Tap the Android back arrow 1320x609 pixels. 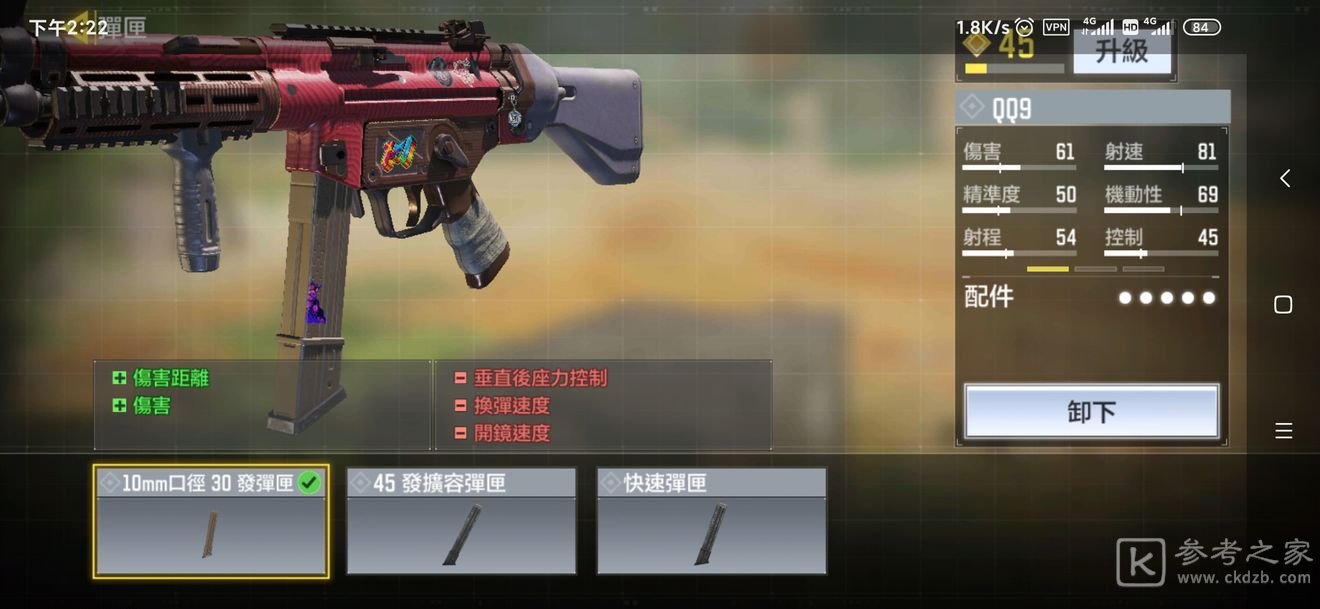(x=1284, y=178)
